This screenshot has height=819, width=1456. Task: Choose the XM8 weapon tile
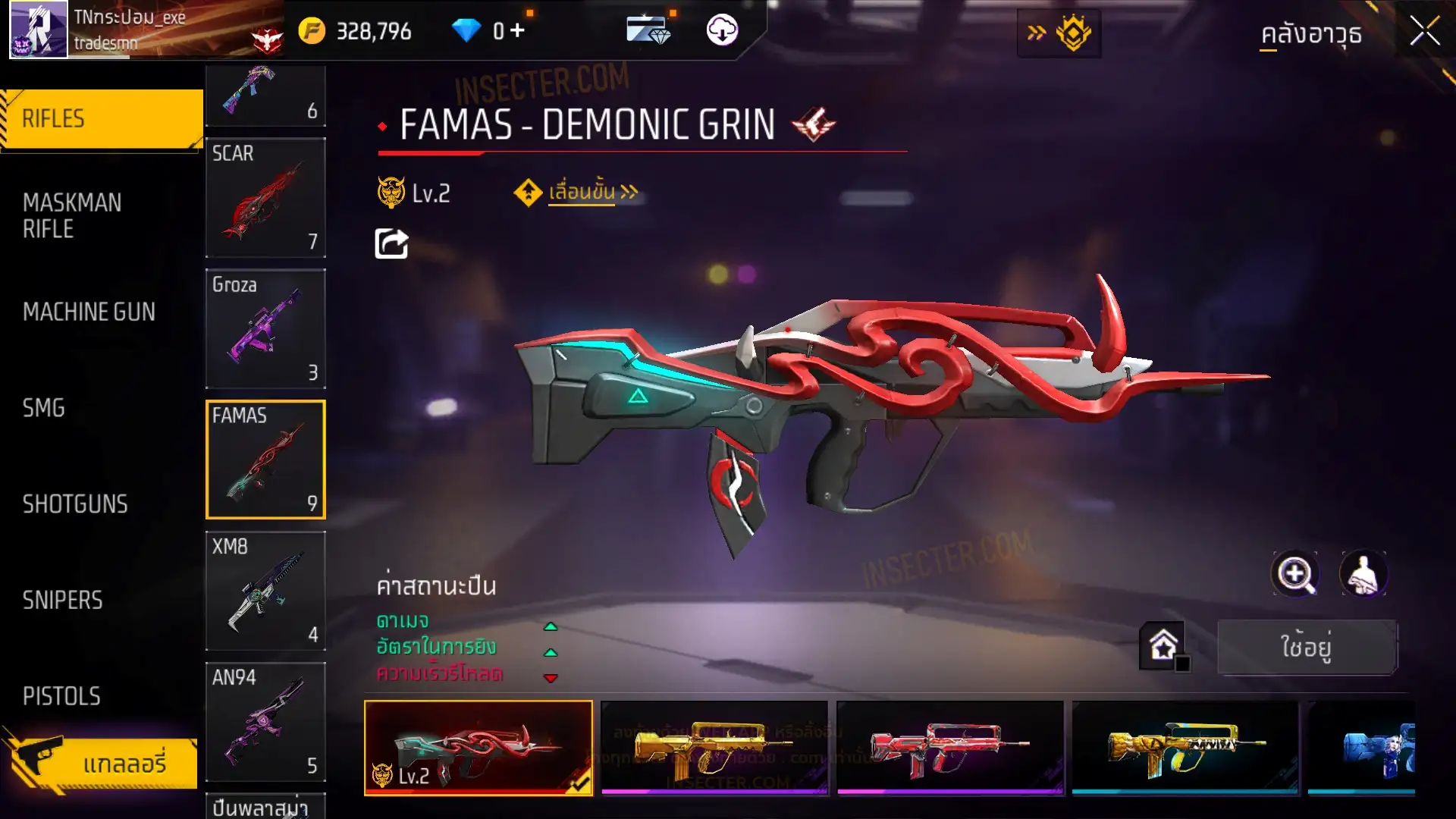pyautogui.click(x=265, y=591)
